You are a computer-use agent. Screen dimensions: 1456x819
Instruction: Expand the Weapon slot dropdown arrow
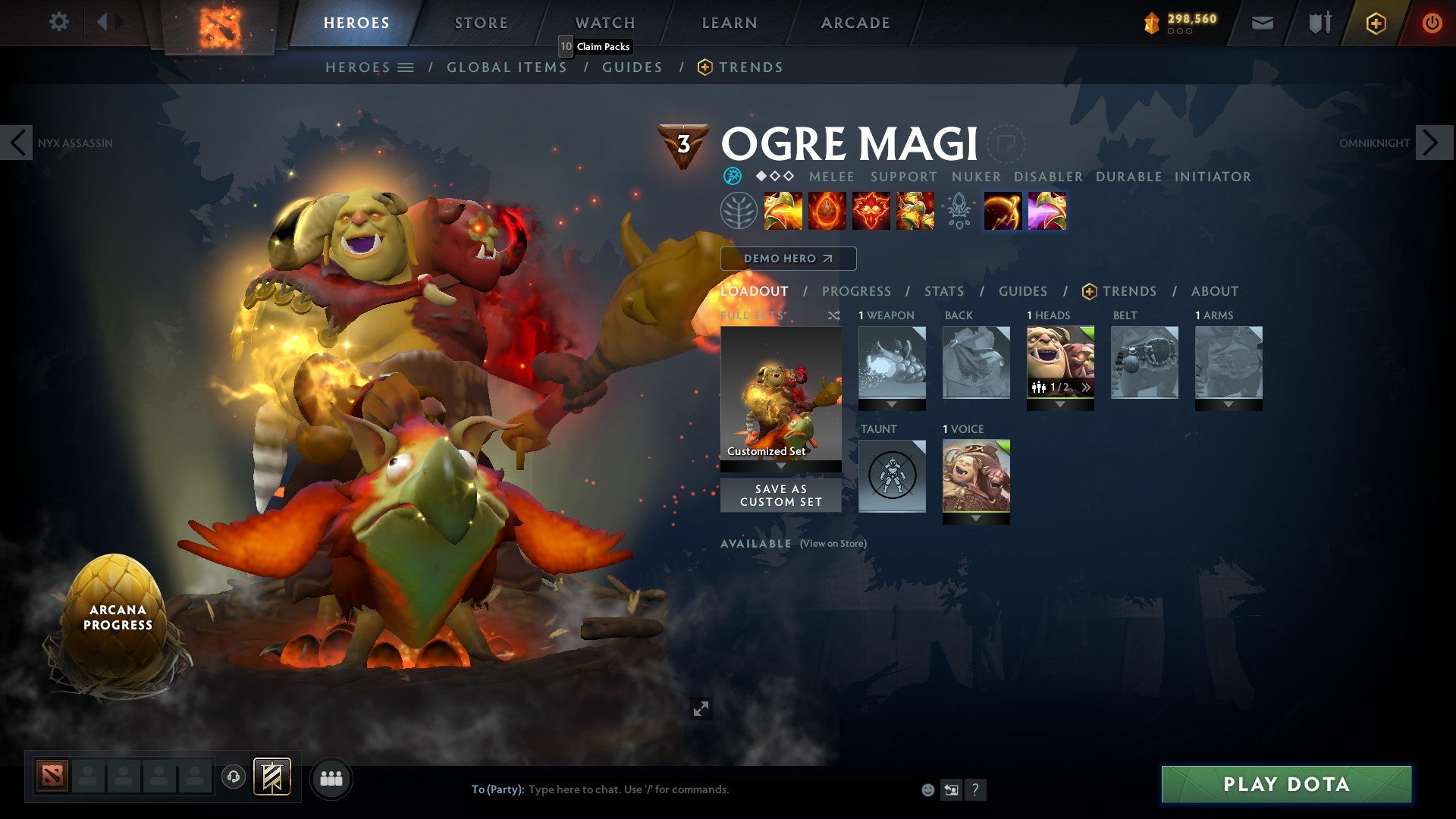click(891, 404)
